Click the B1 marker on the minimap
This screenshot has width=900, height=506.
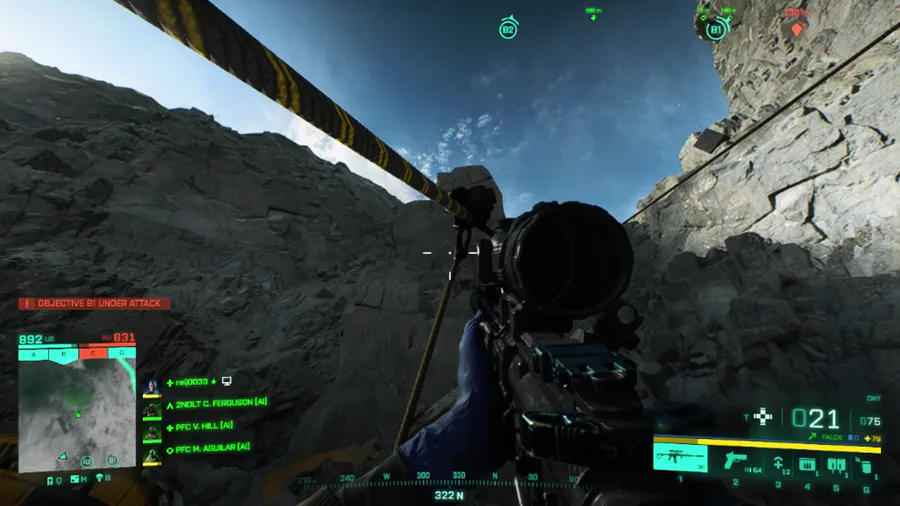point(112,460)
